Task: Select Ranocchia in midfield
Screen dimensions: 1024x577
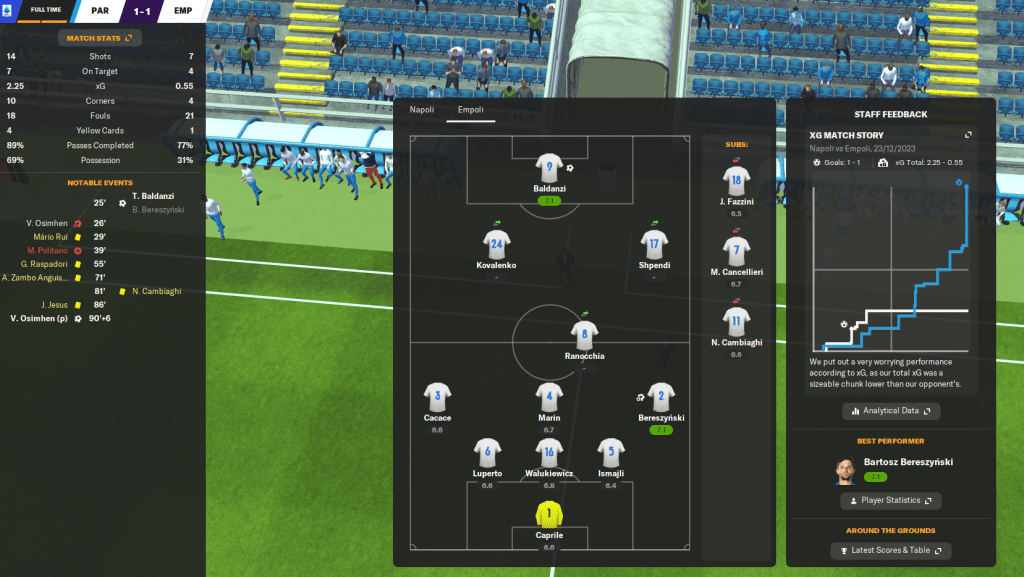Action: 584,333
